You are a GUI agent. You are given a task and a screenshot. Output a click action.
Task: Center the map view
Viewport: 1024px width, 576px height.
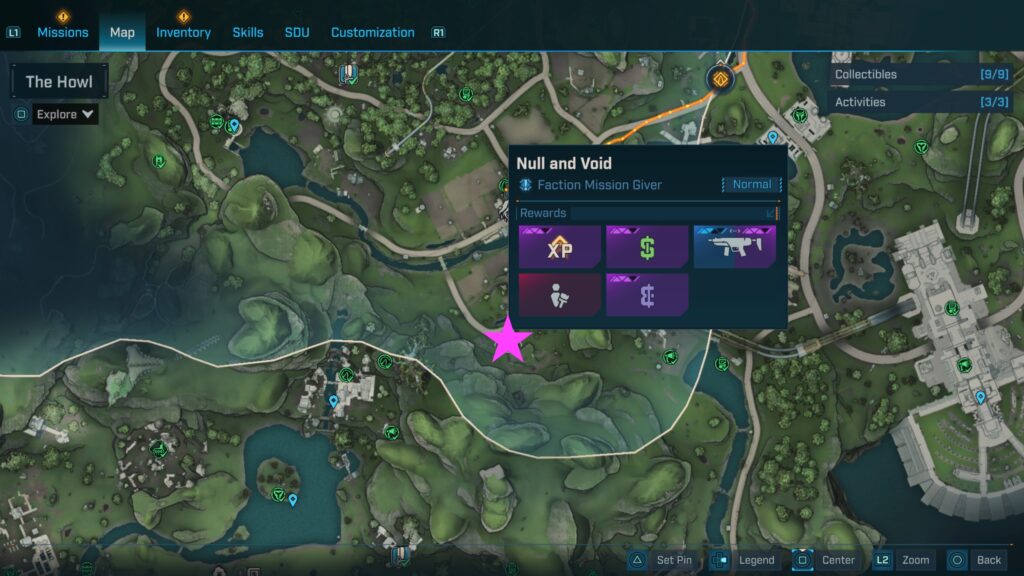[826, 560]
